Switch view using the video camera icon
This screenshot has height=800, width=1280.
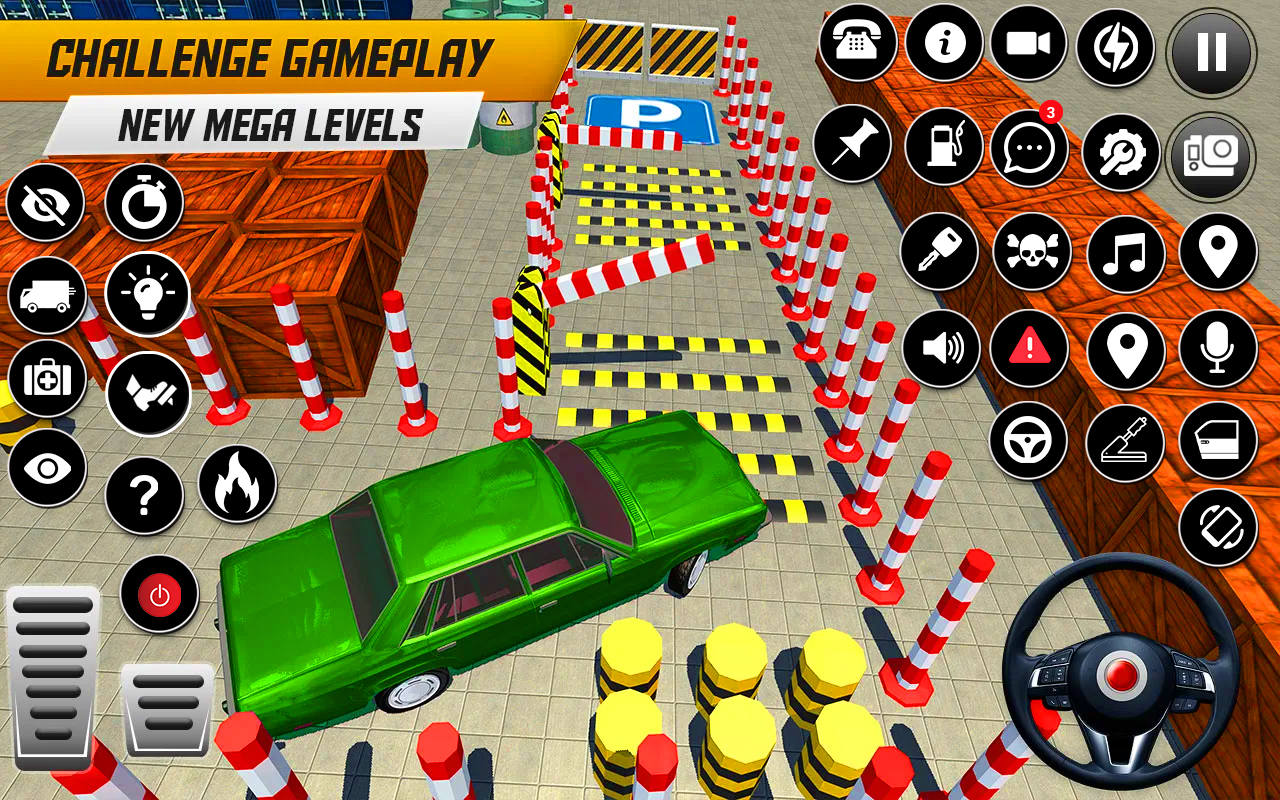[x=1029, y=43]
